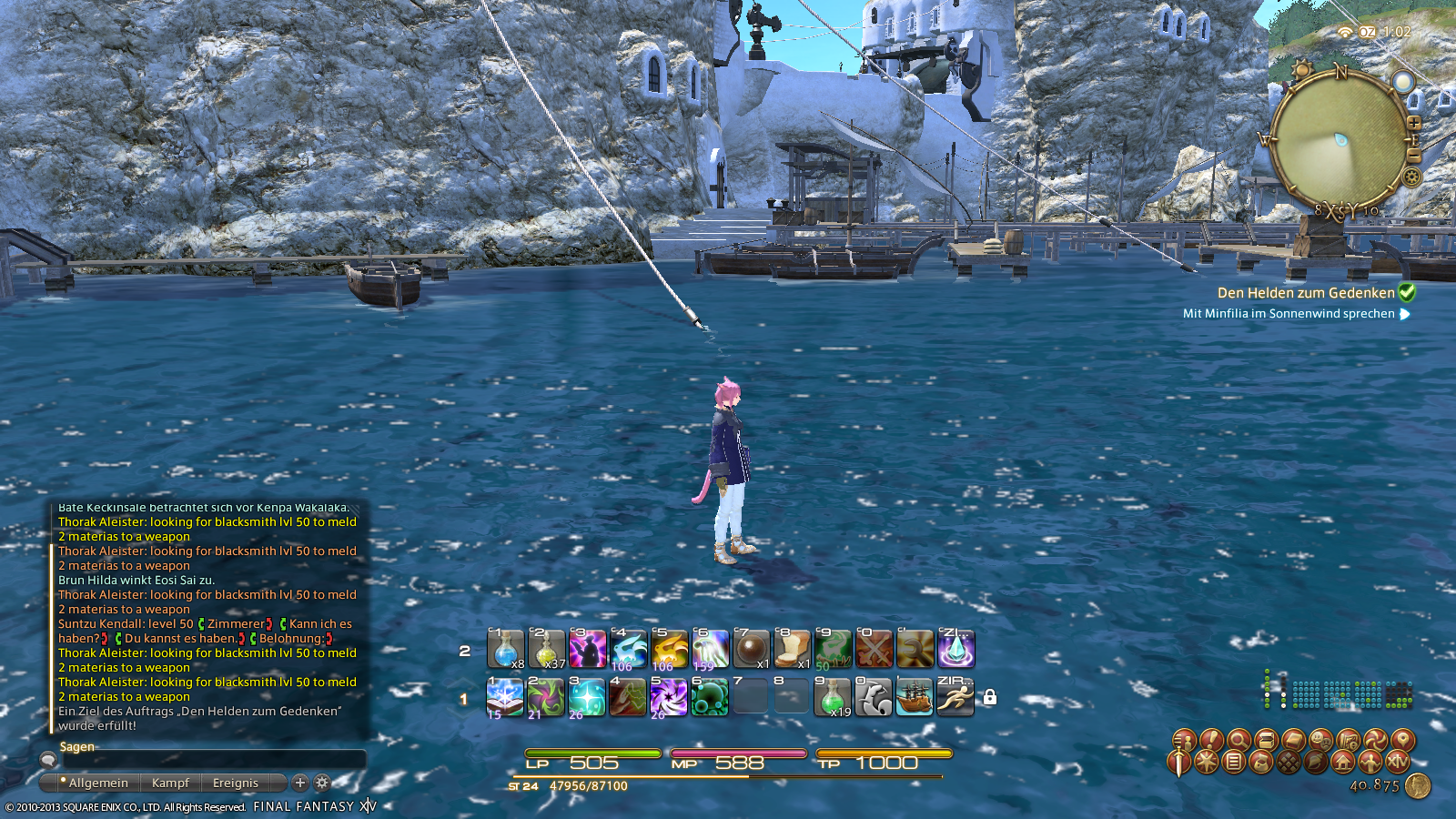Add a new chat tab with plus button
This screenshot has height=819, width=1456.
(x=300, y=783)
